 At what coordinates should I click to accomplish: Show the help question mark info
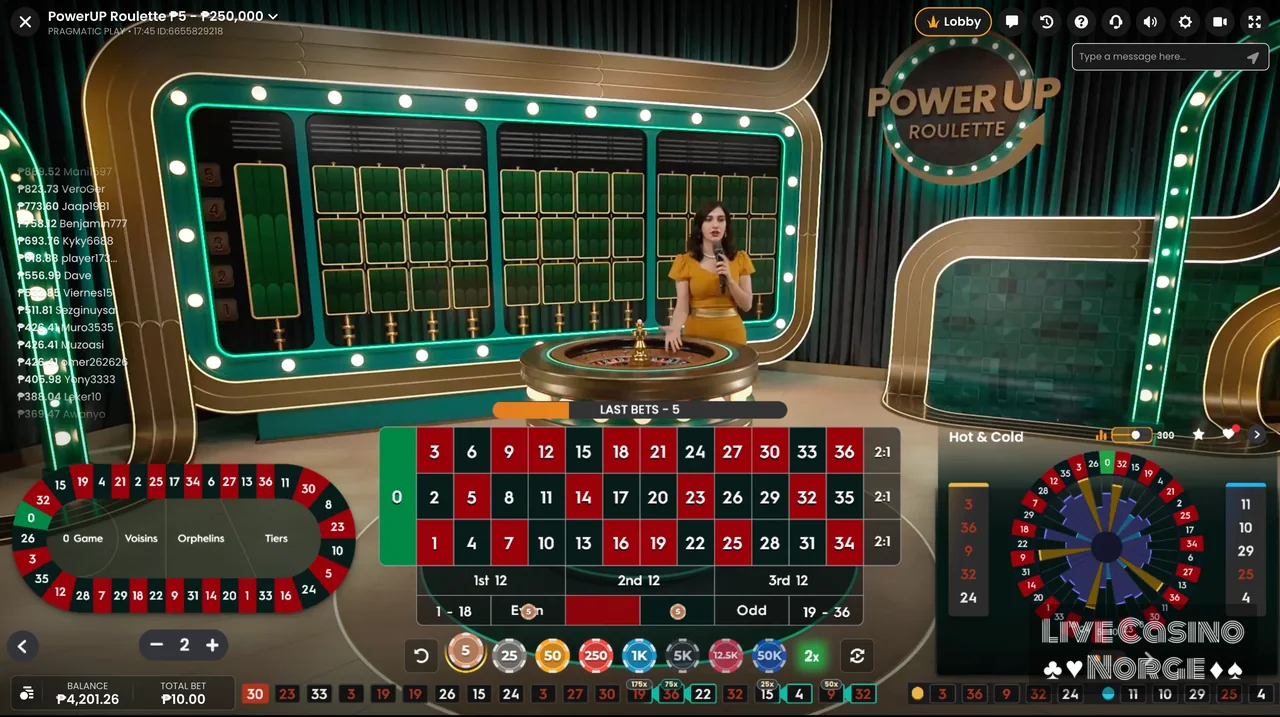click(1081, 22)
